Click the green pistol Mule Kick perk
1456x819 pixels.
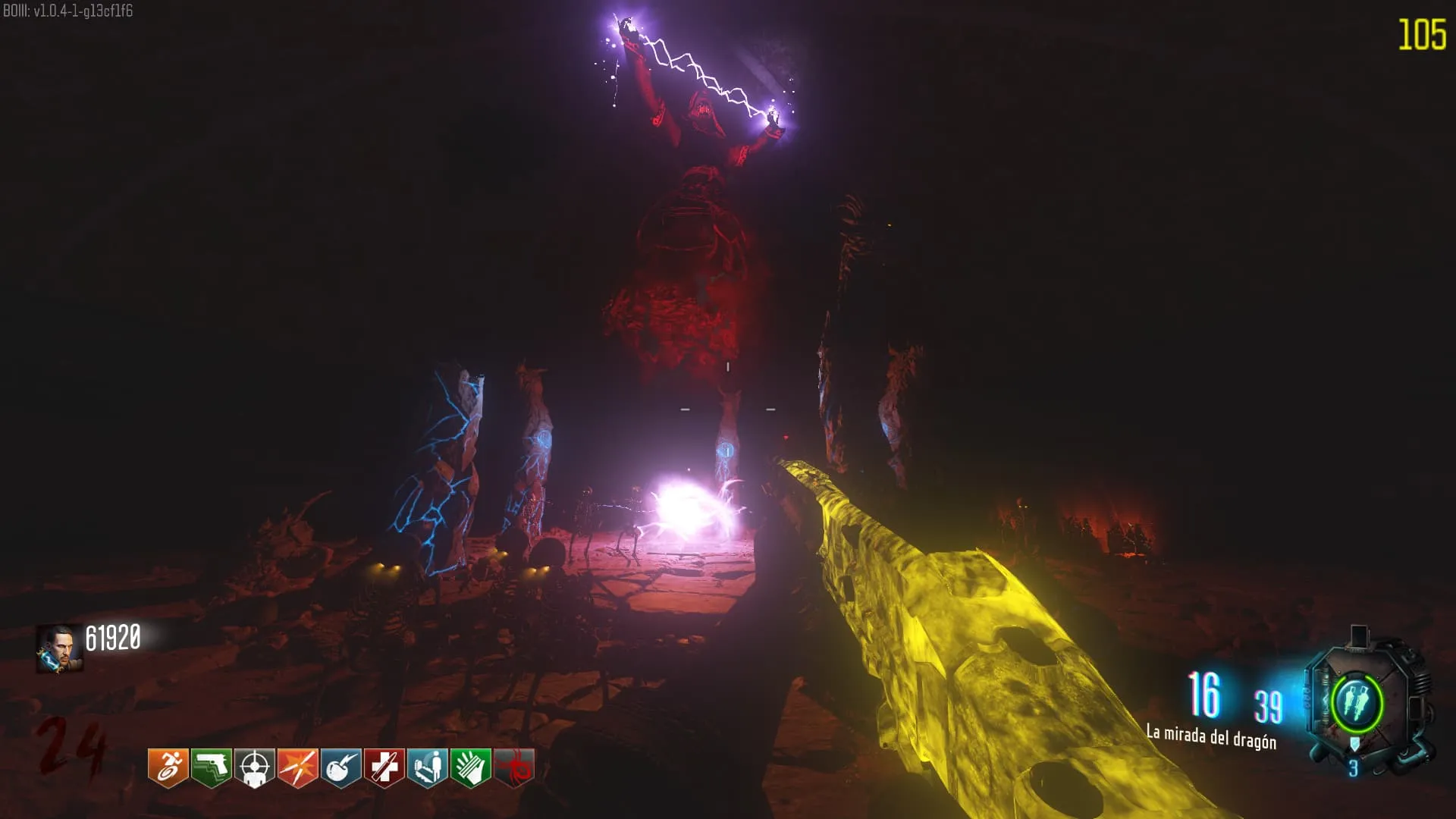coord(211,767)
